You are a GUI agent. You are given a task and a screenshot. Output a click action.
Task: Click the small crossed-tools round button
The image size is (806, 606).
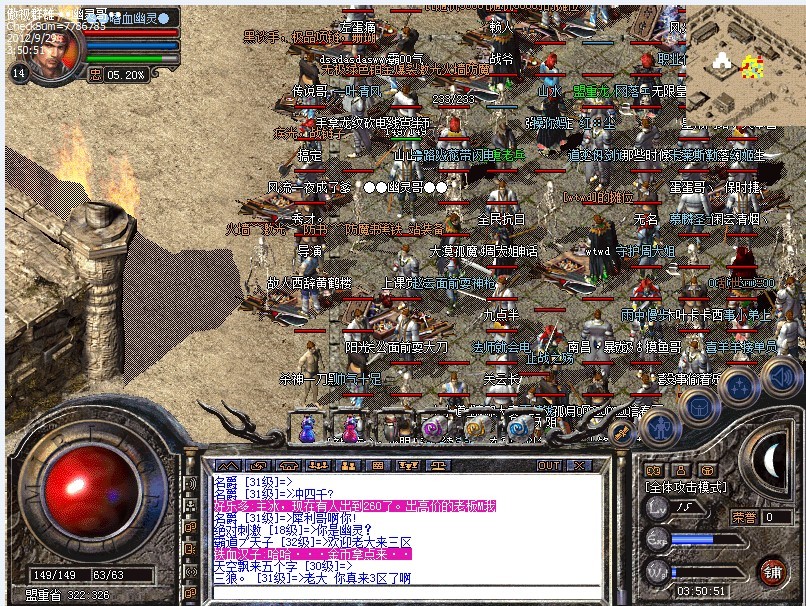click(x=624, y=433)
